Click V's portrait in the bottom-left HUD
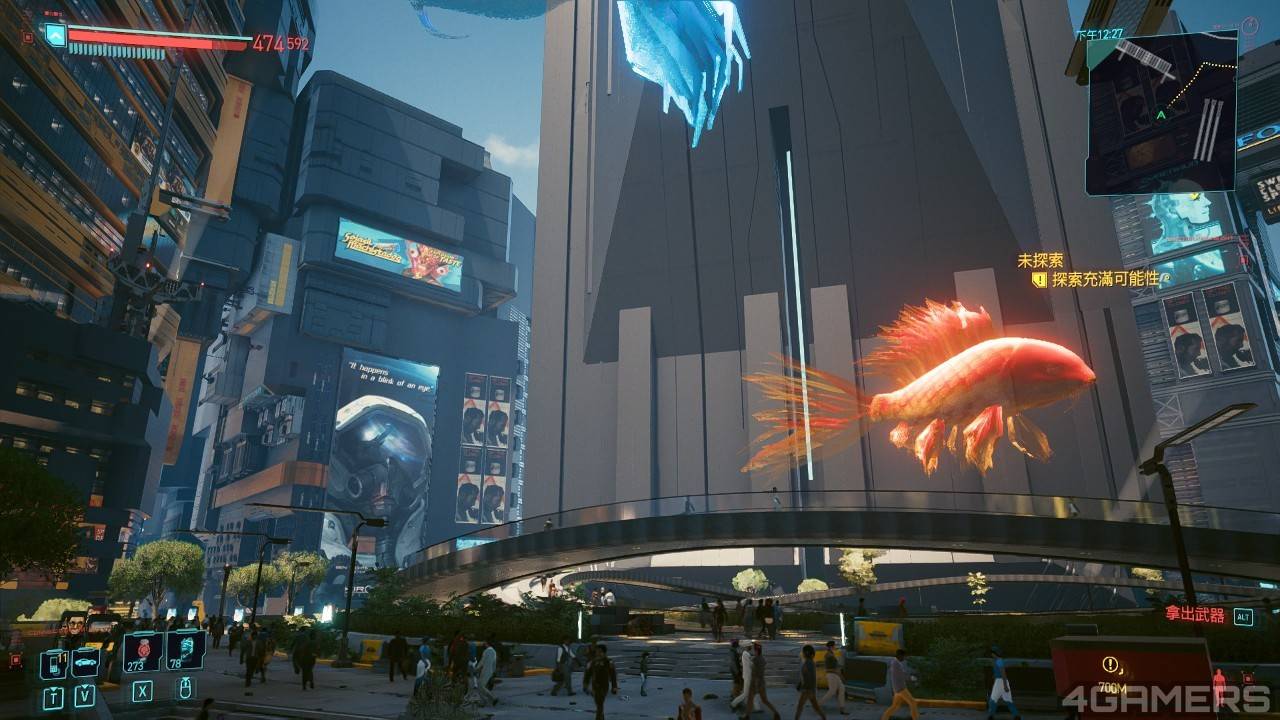This screenshot has height=720, width=1280. tap(74, 622)
